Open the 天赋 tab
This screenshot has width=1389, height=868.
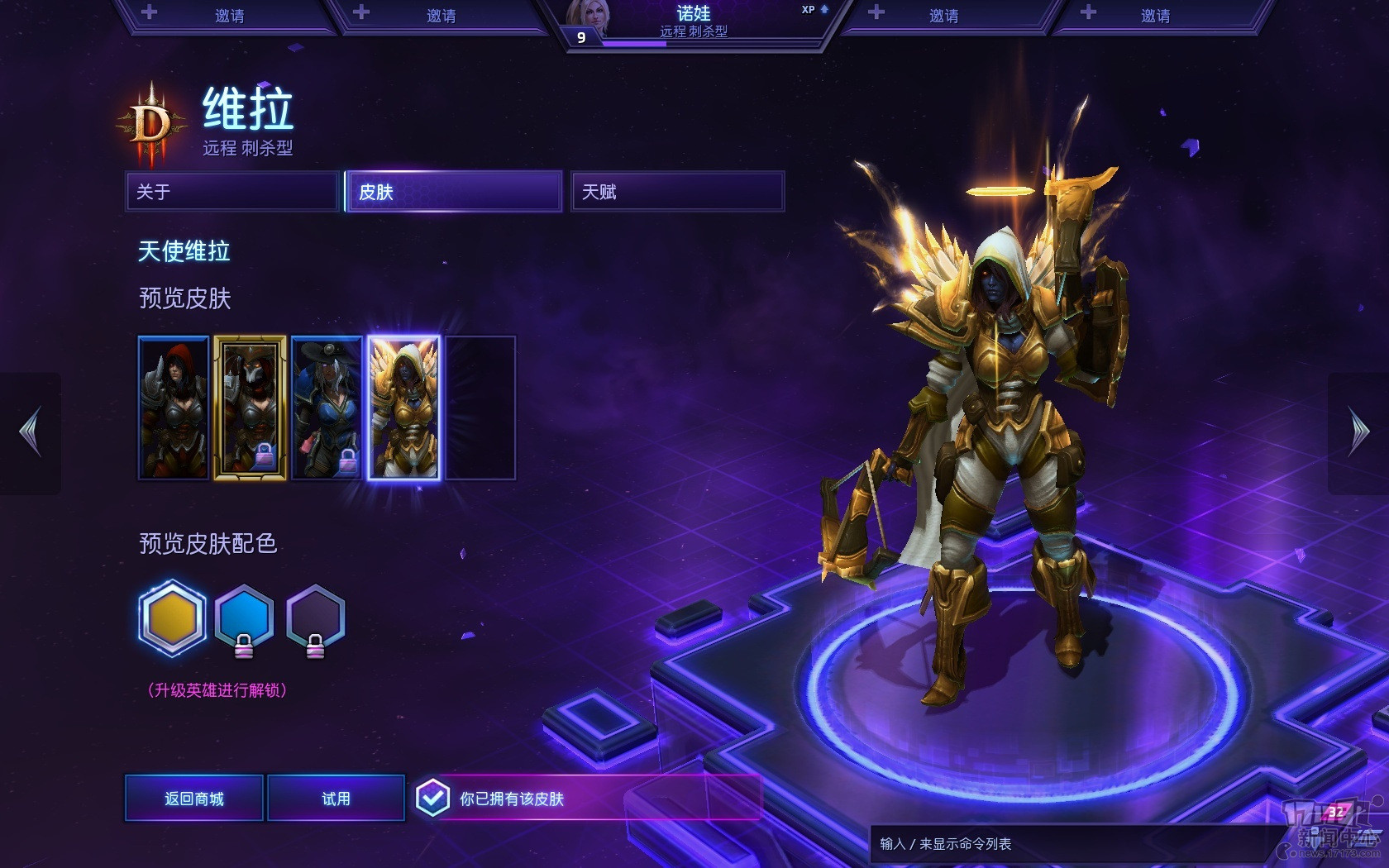pyautogui.click(x=676, y=192)
